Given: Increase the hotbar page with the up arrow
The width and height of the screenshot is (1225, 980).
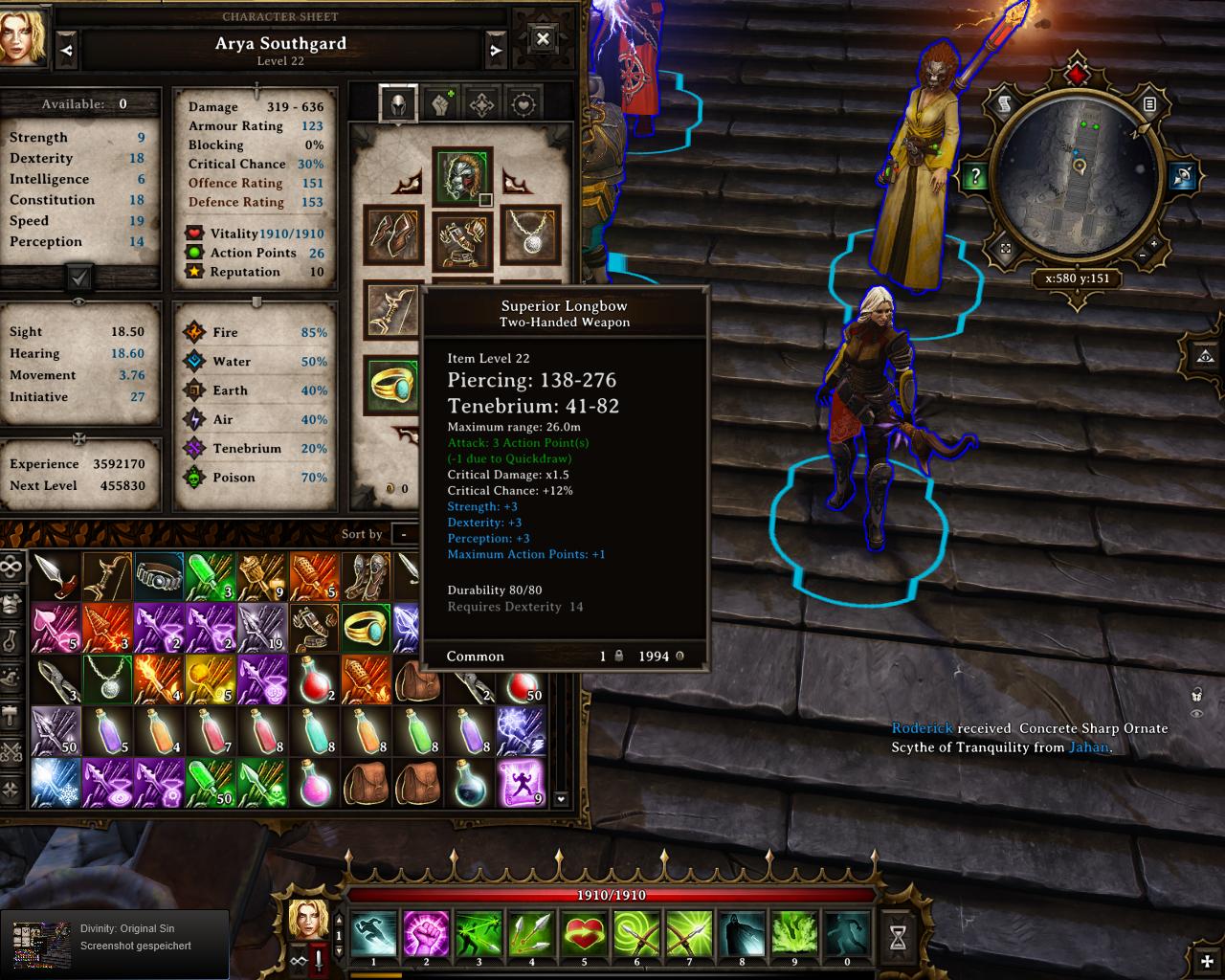Looking at the screenshot, I should [339, 922].
